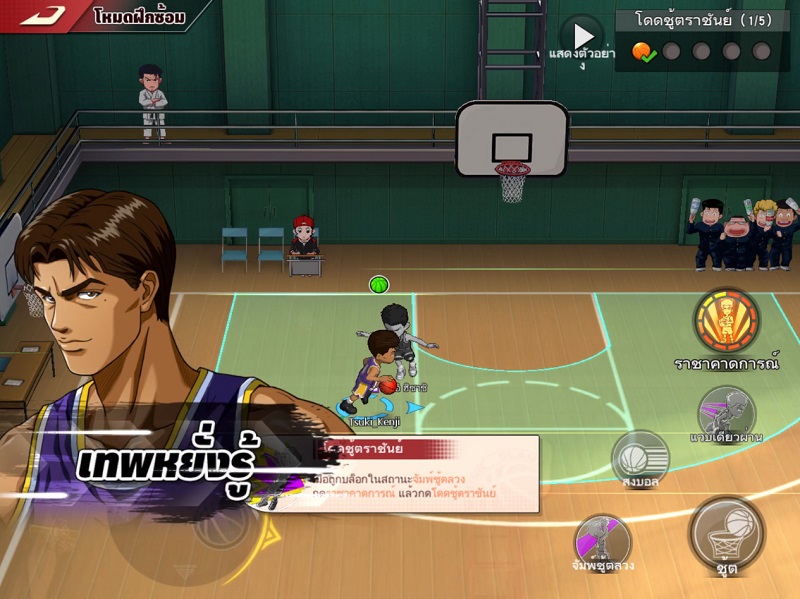Trigger the จัมพ์ชู้ตลวง fake jump shot
This screenshot has height=599, width=800.
point(604,540)
